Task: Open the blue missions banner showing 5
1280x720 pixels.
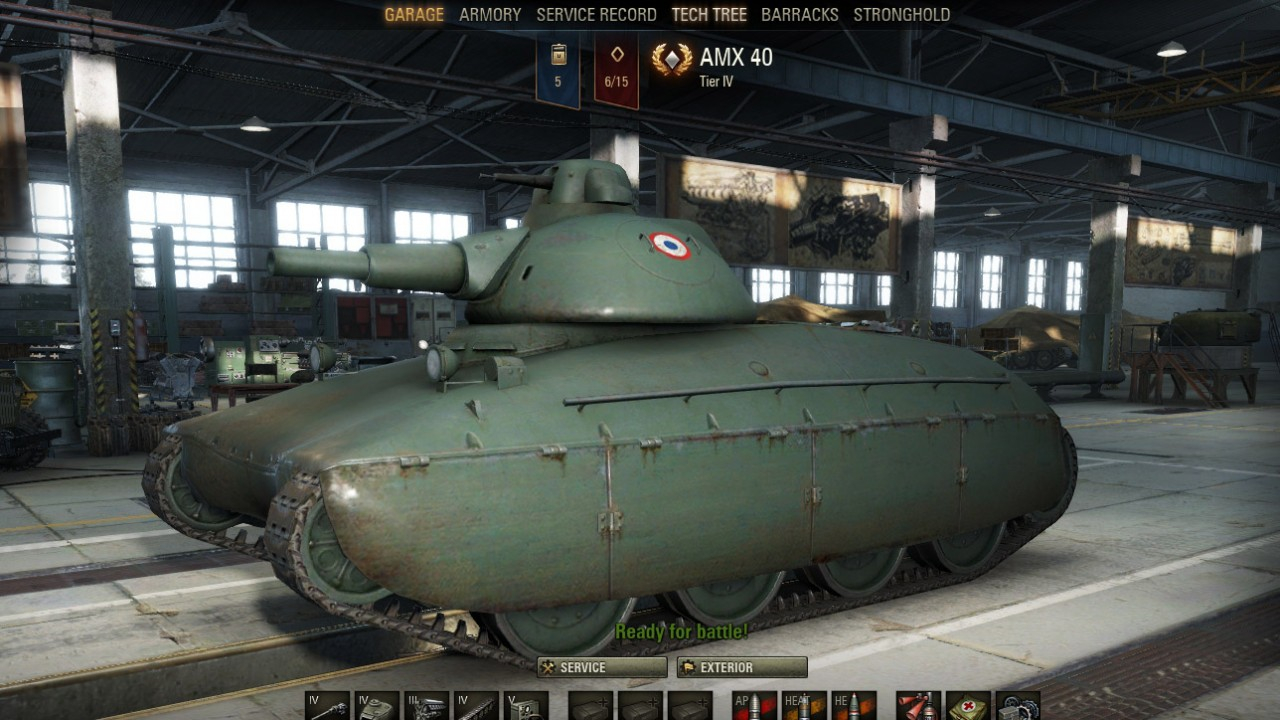Action: coord(558,68)
